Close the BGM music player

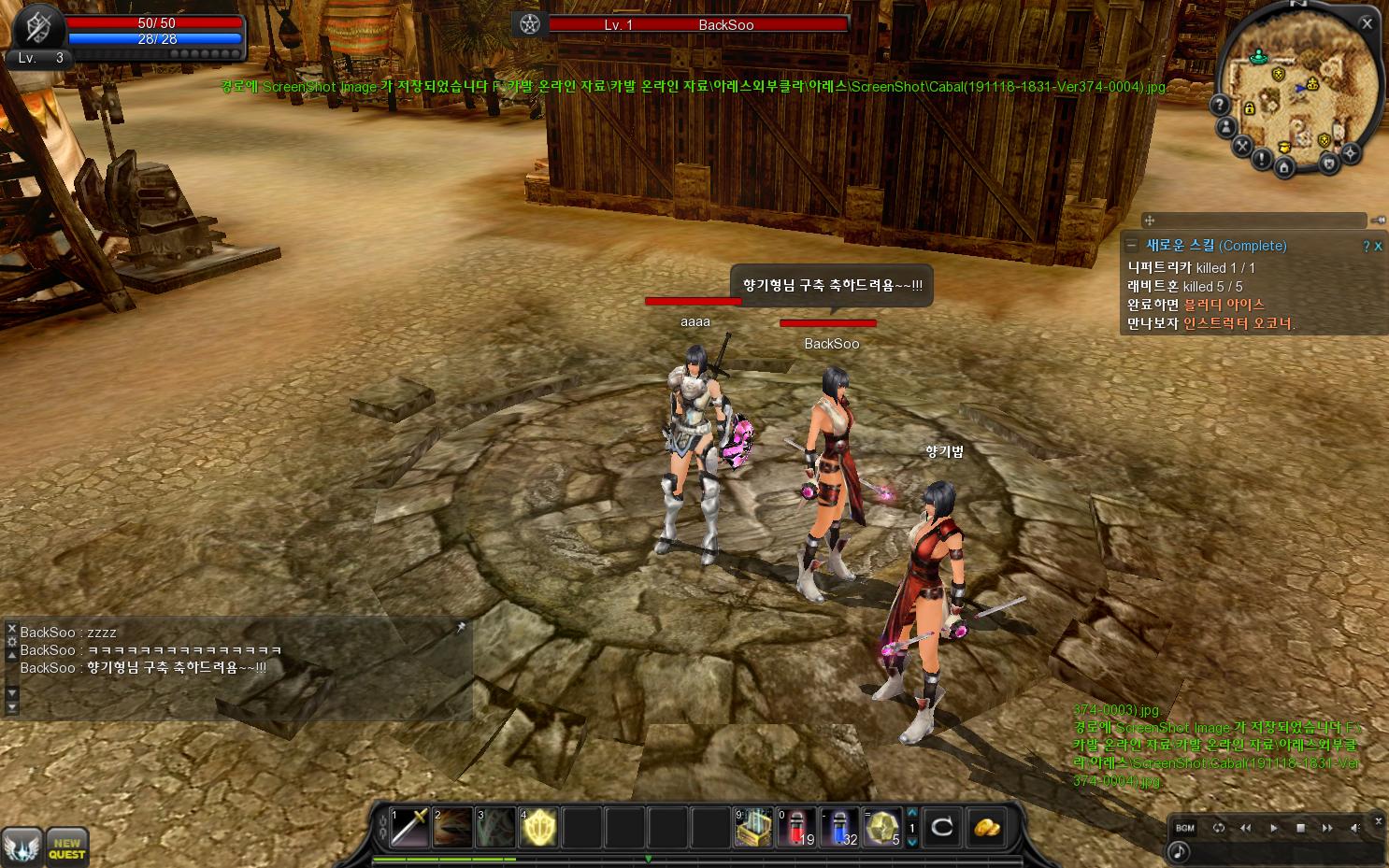click(x=1378, y=820)
